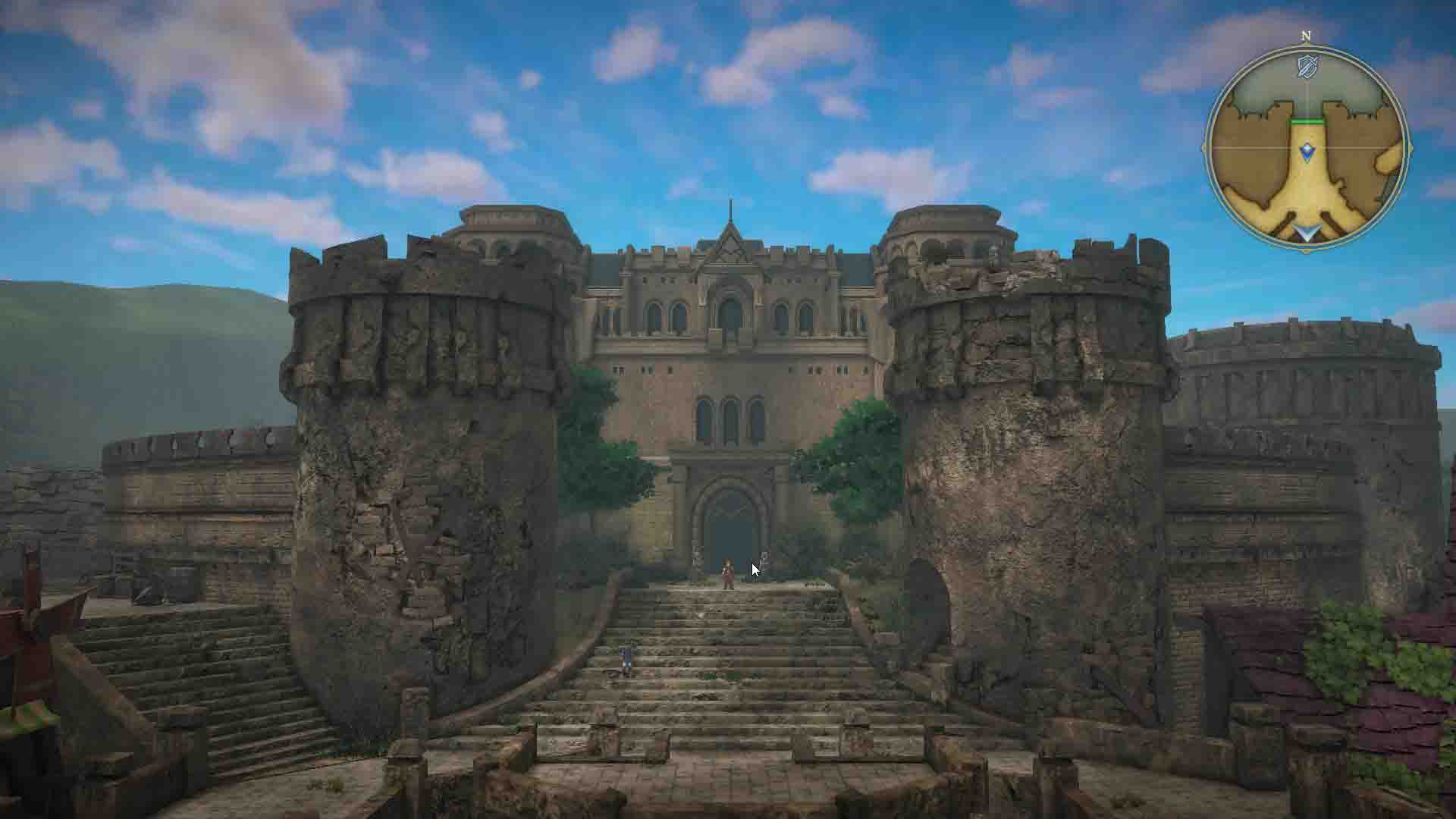
Task: Select the green gate line on the minimap
Action: coord(1307,122)
